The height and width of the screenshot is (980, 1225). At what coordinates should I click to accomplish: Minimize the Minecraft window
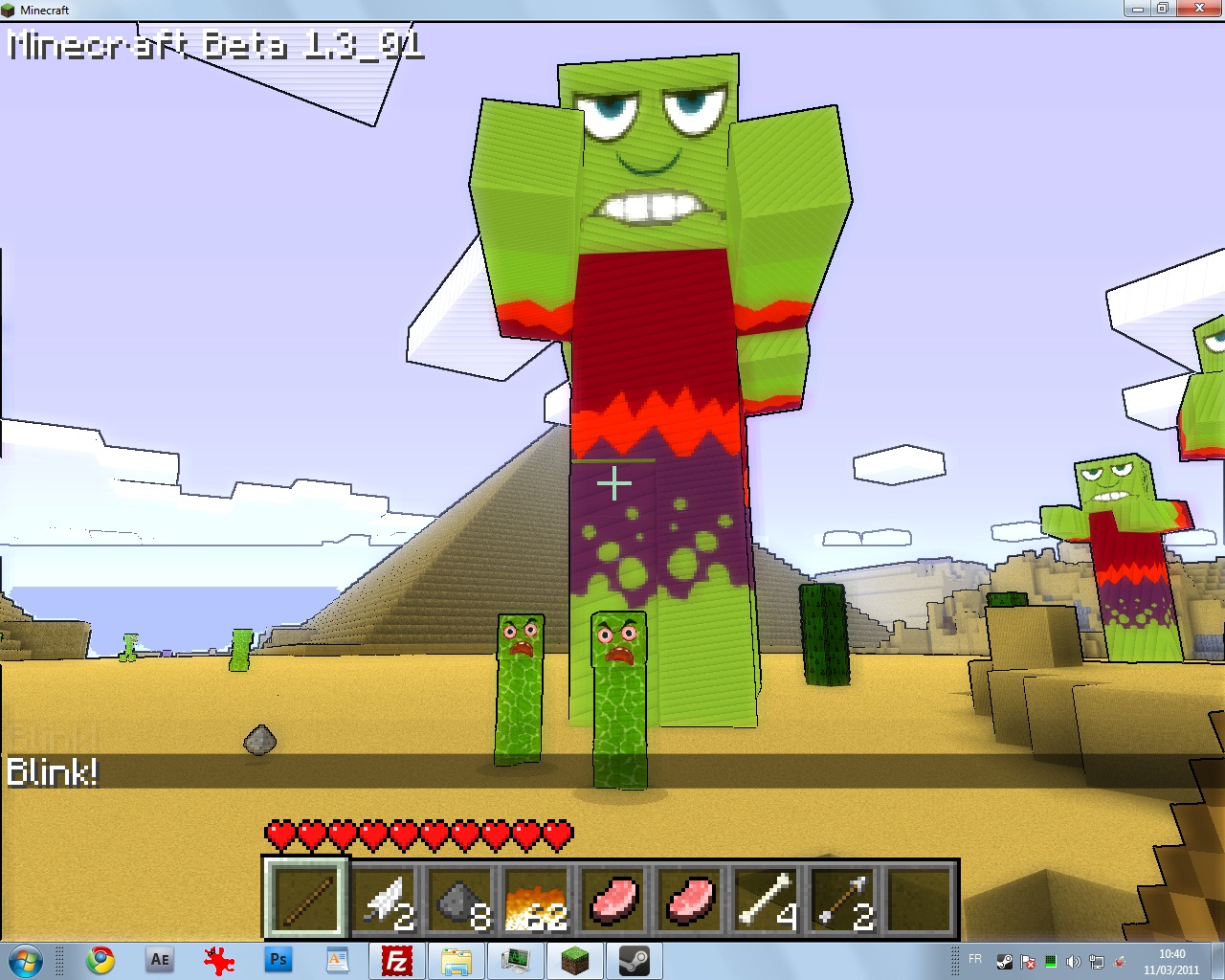[1137, 9]
